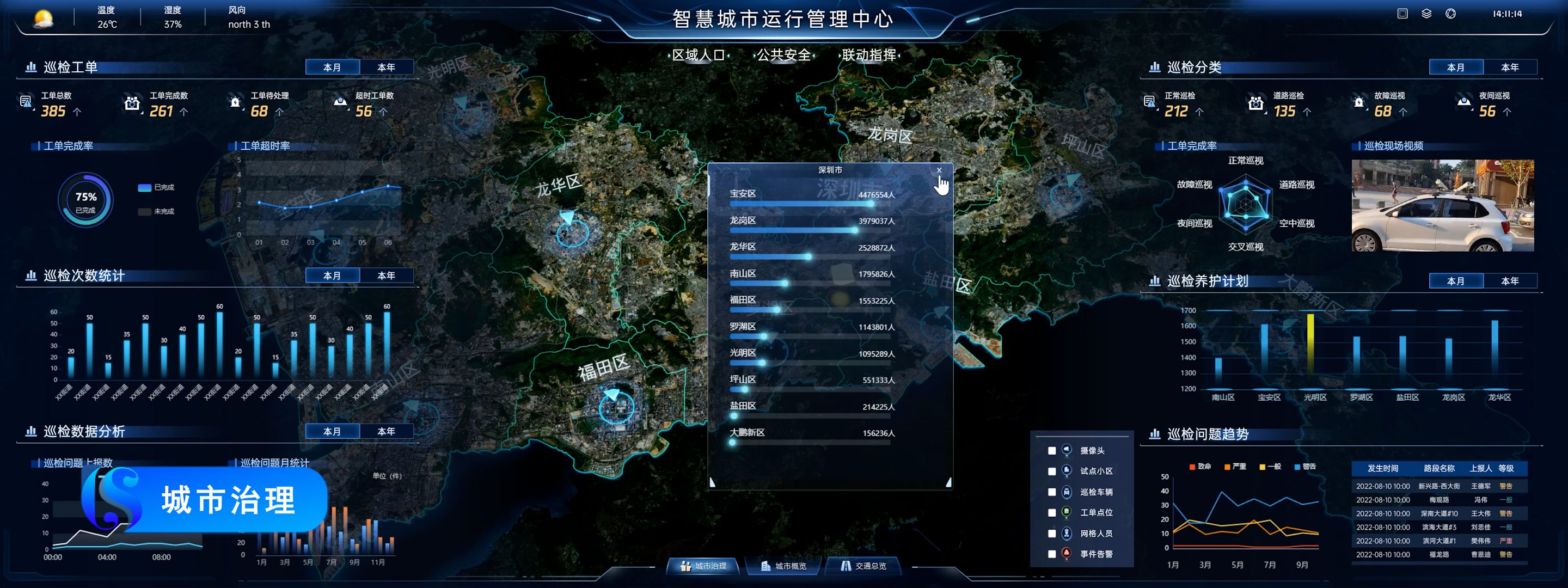Select the 城市治理 bottom tab

[703, 566]
